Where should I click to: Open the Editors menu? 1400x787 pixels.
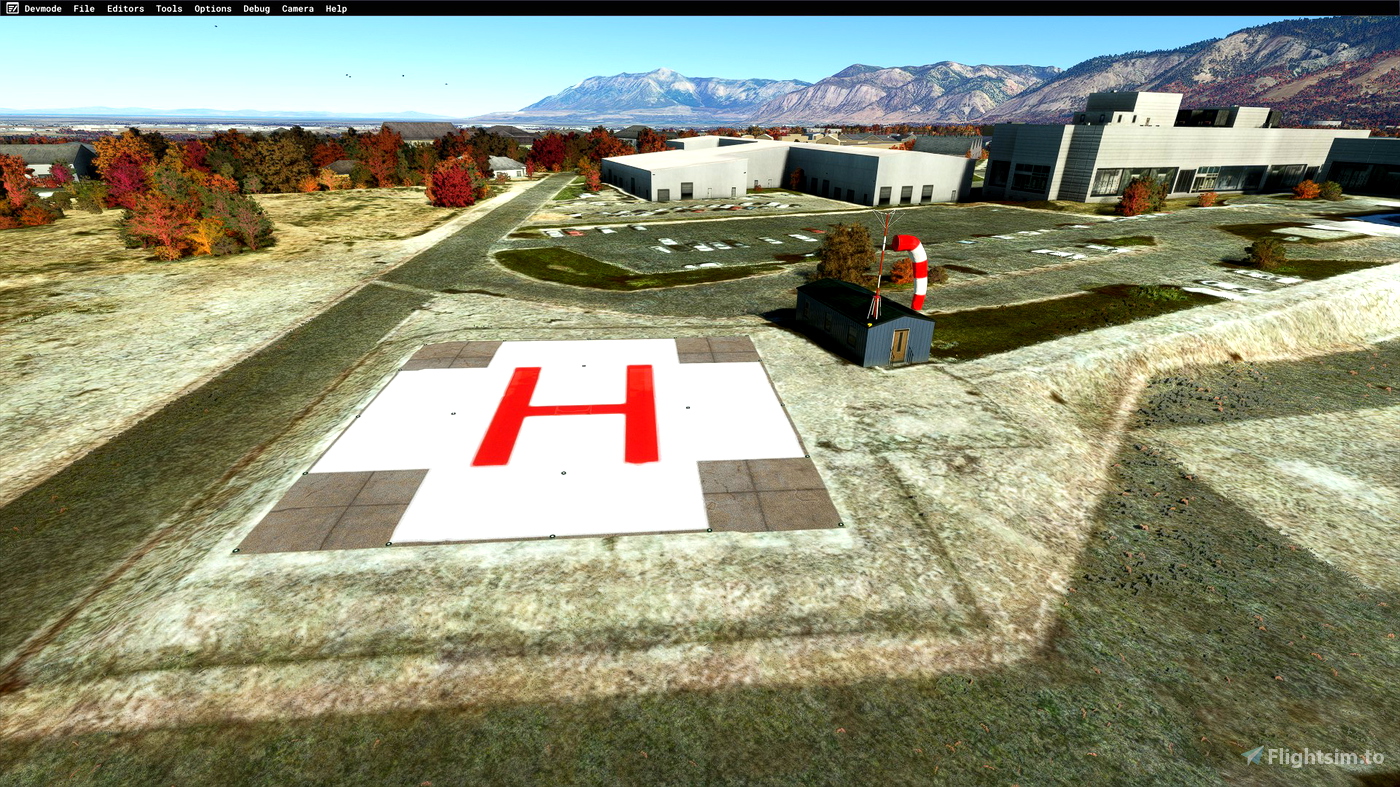tap(124, 8)
